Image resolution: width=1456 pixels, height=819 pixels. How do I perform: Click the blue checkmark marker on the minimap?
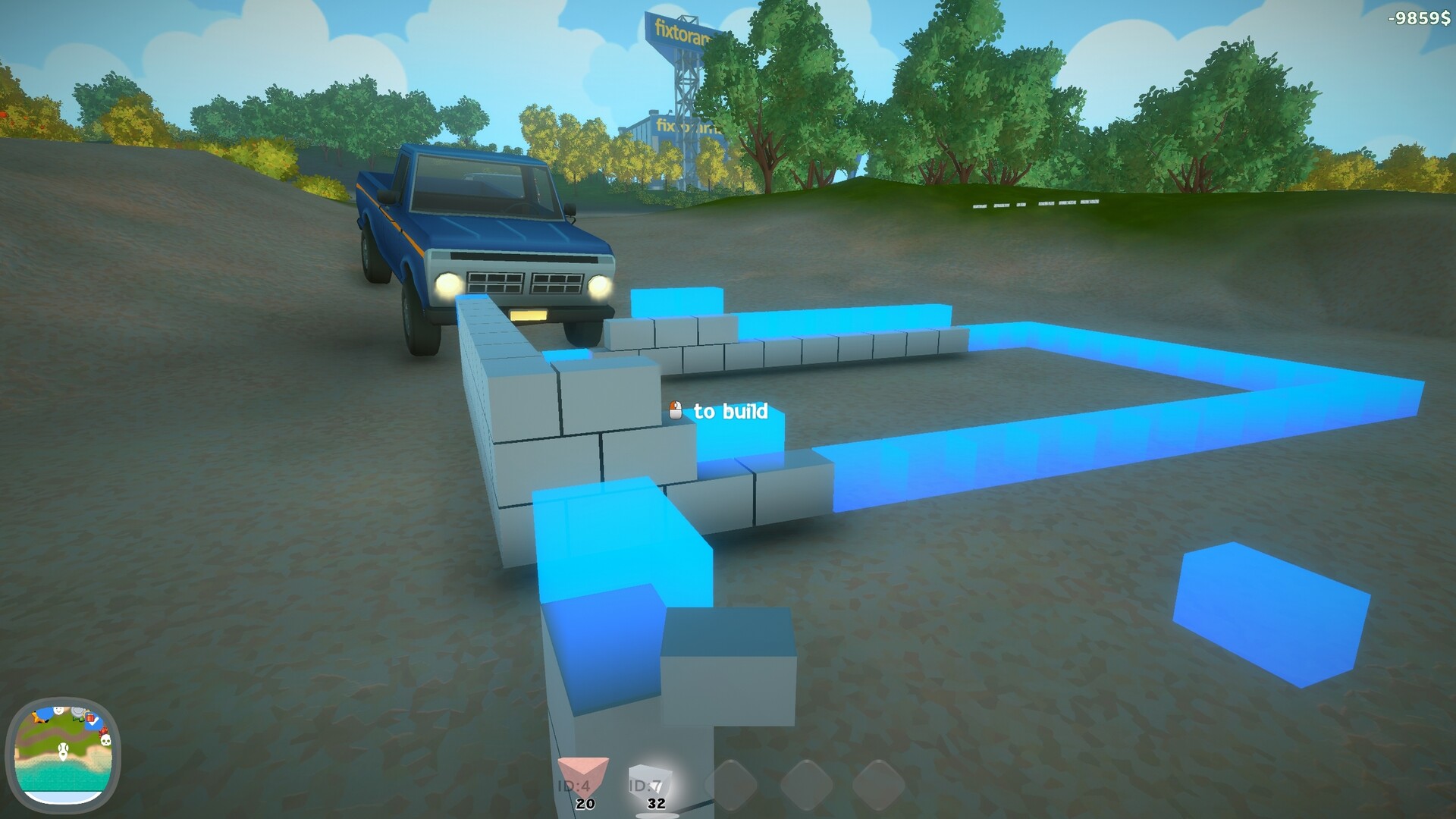coord(93,723)
